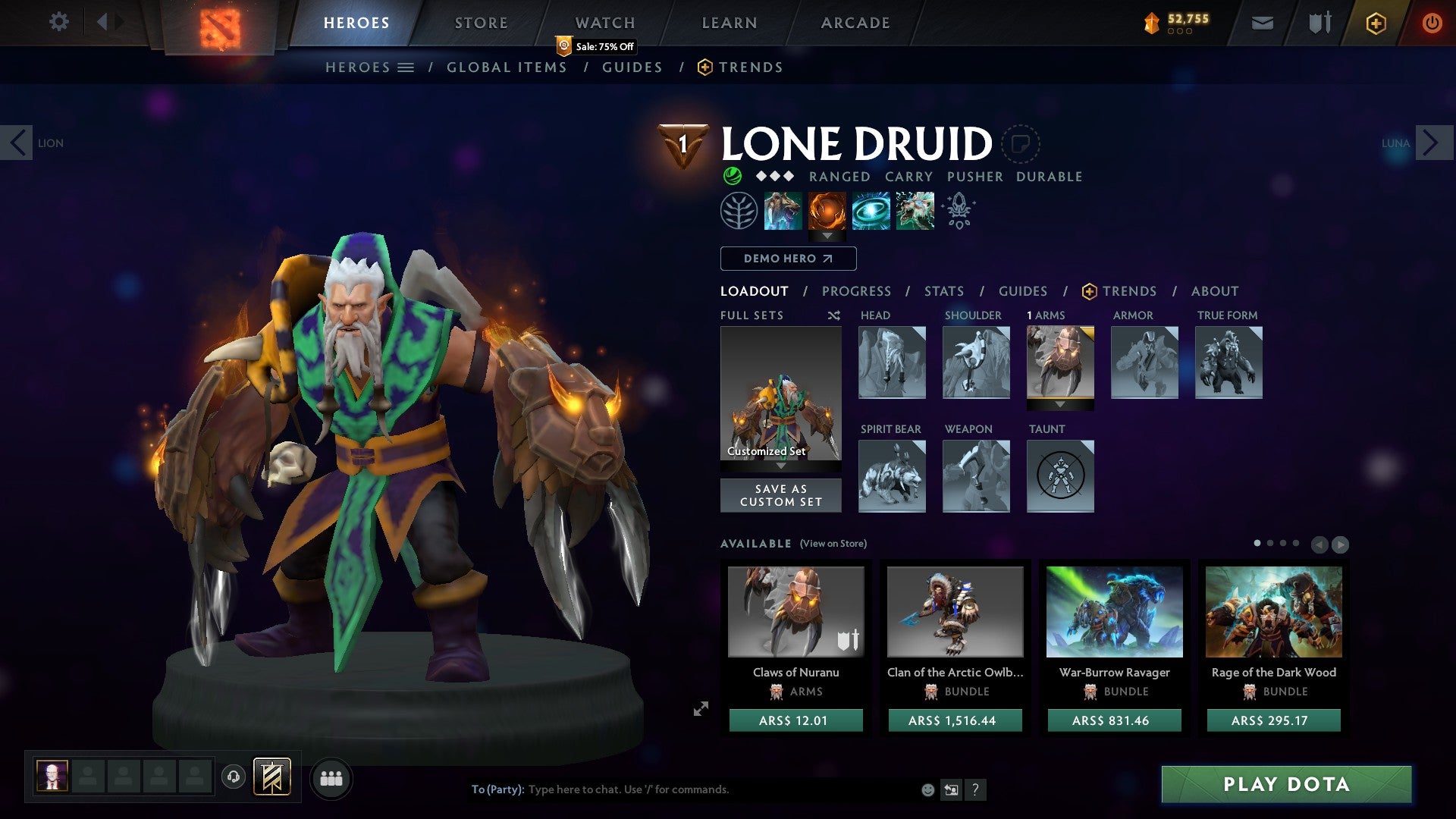Expand the loadout fullscreen arrow near hero model

point(700,708)
